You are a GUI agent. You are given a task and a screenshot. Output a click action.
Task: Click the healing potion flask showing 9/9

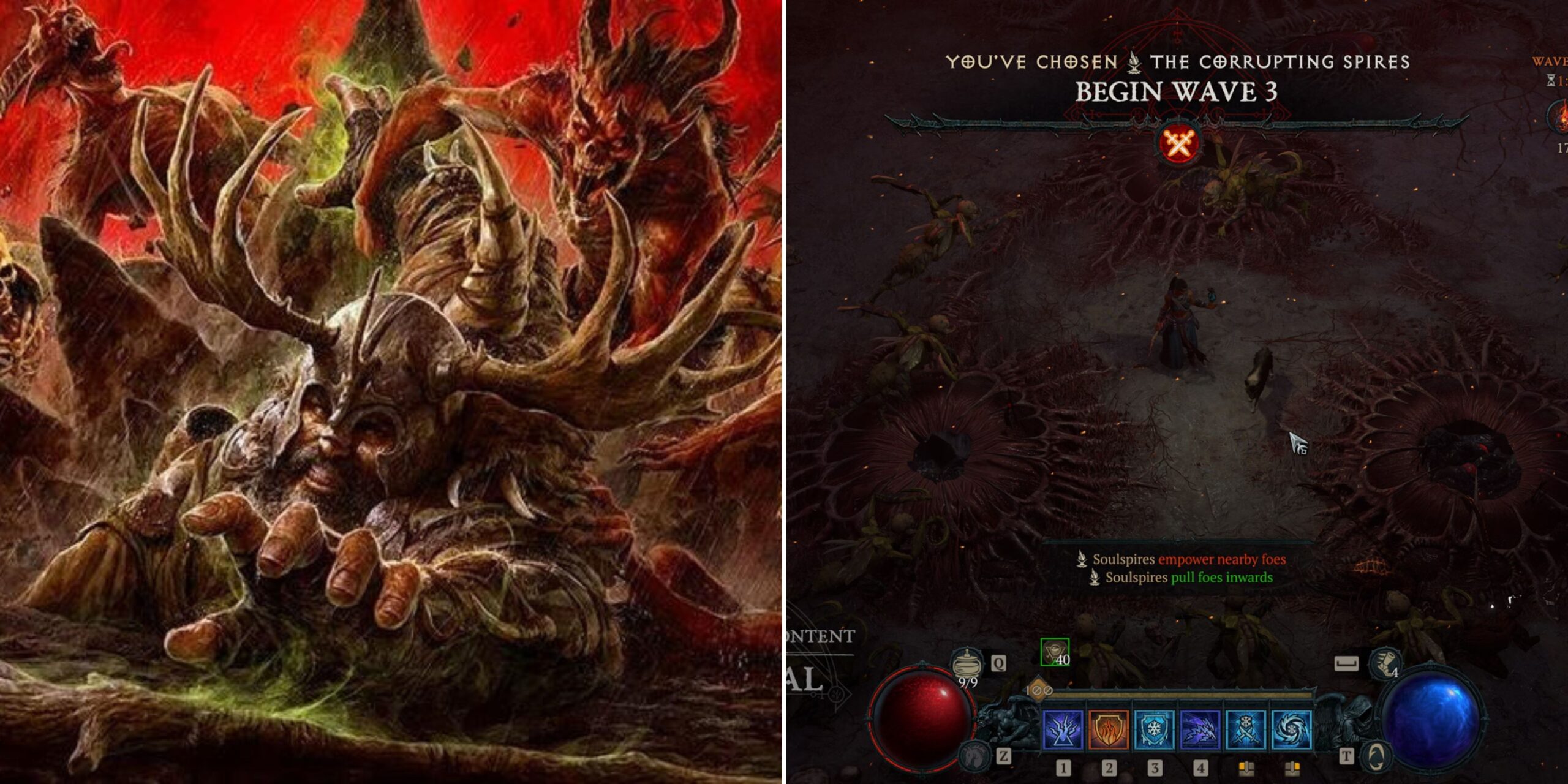click(967, 664)
